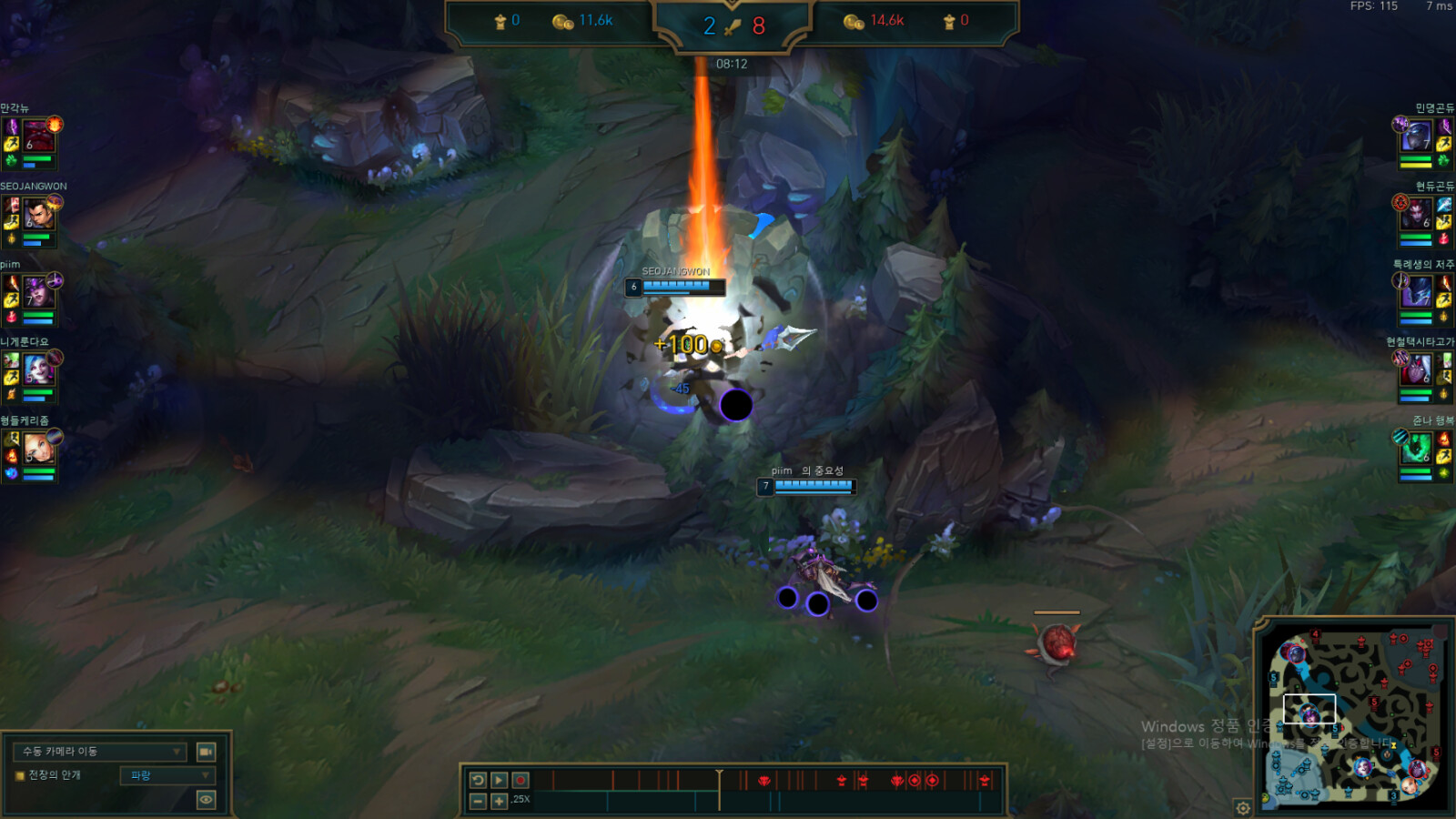Select the green champion portrait on red team
The width and height of the screenshot is (1456, 819).
pyautogui.click(x=1416, y=450)
